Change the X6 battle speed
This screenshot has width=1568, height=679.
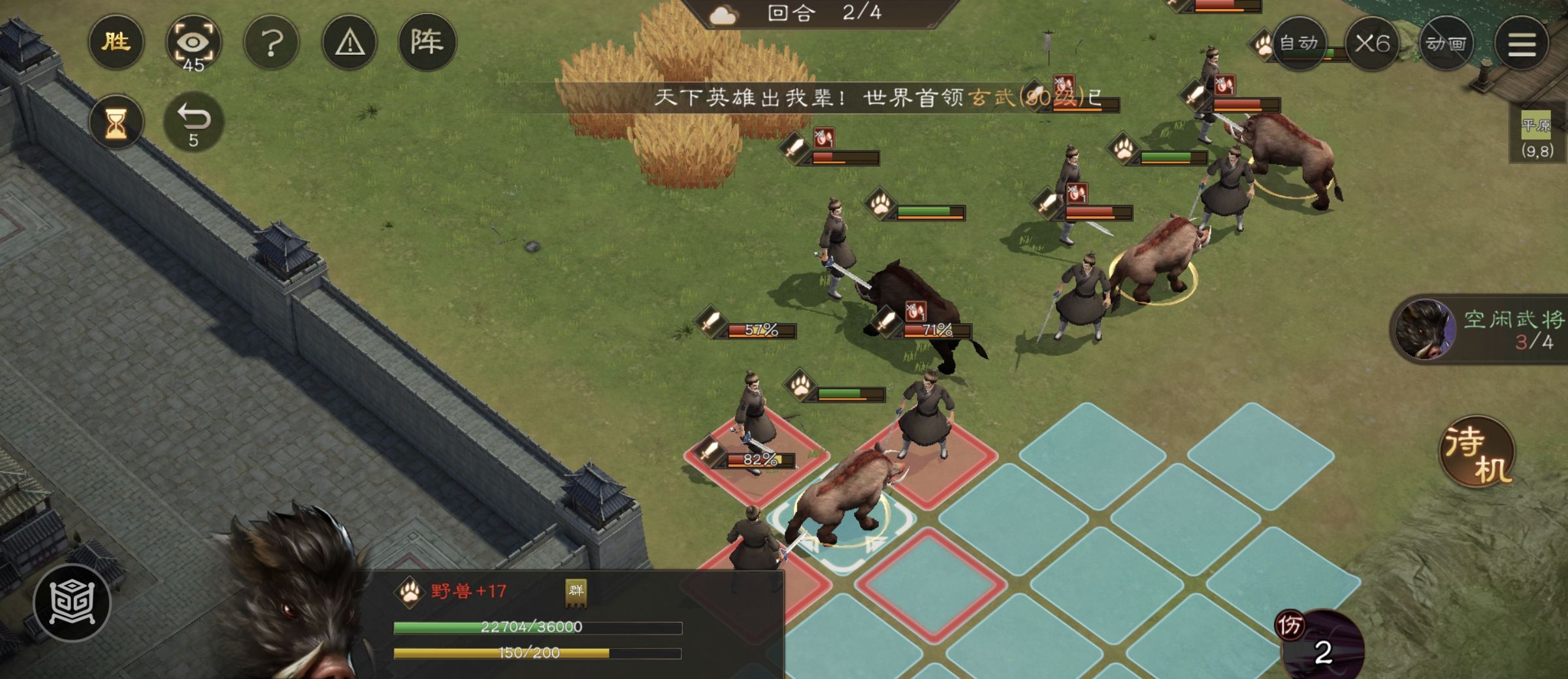coord(1371,44)
